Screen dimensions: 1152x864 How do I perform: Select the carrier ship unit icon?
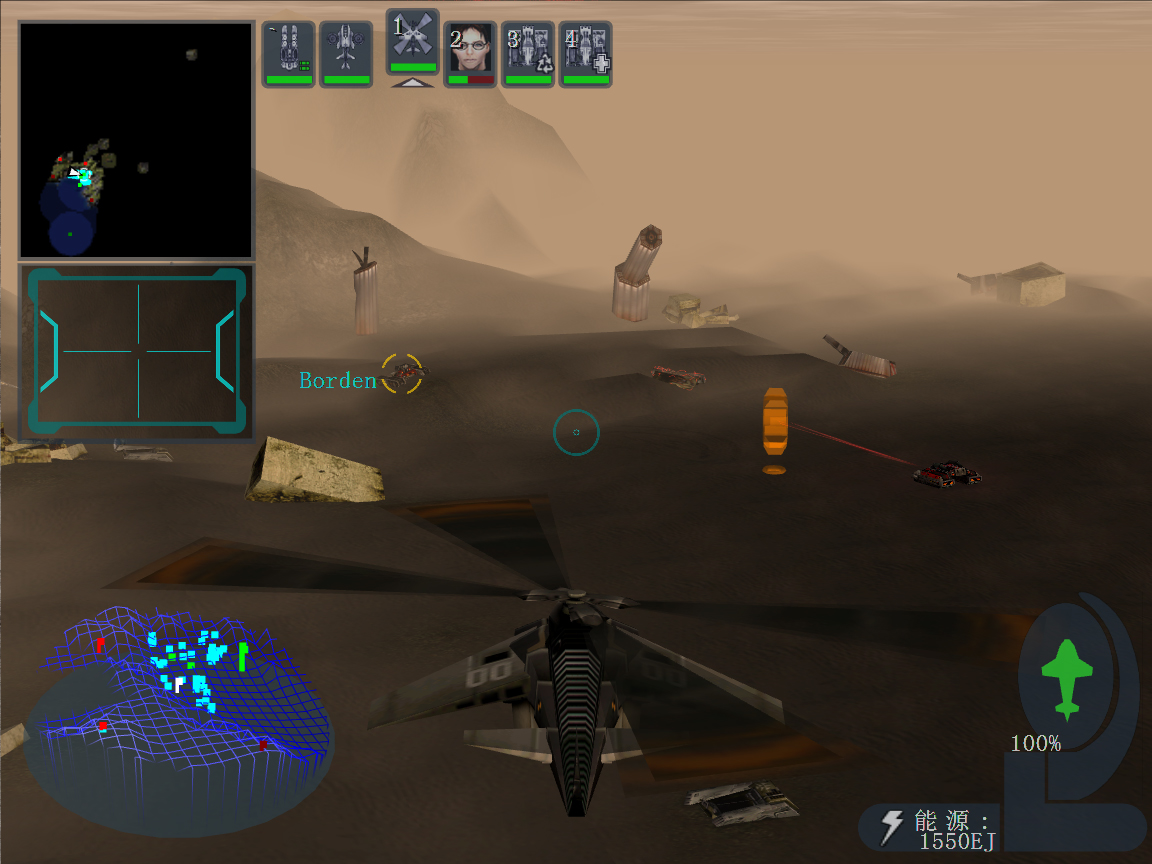(289, 54)
